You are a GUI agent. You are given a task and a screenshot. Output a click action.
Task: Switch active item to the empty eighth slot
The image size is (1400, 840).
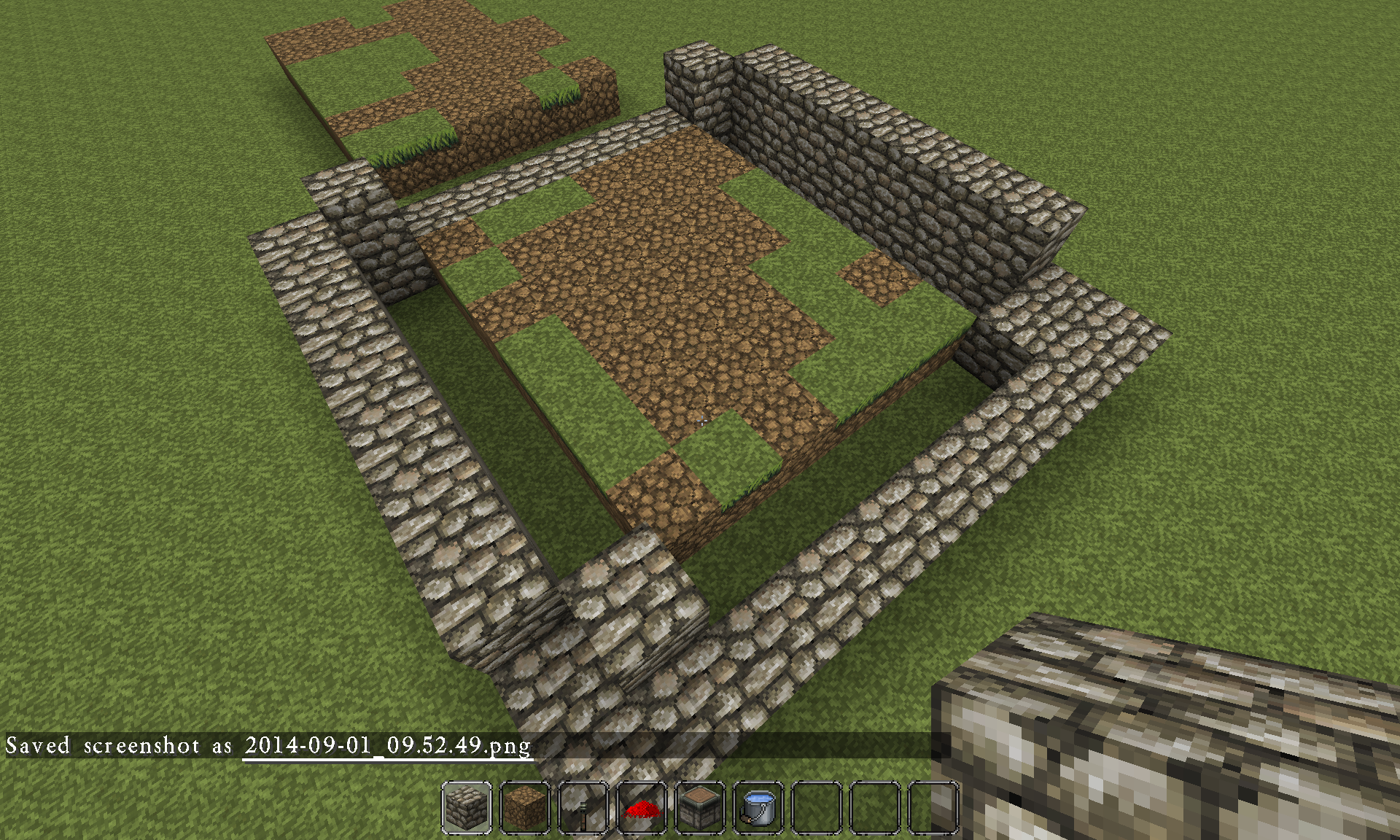[x=875, y=809]
